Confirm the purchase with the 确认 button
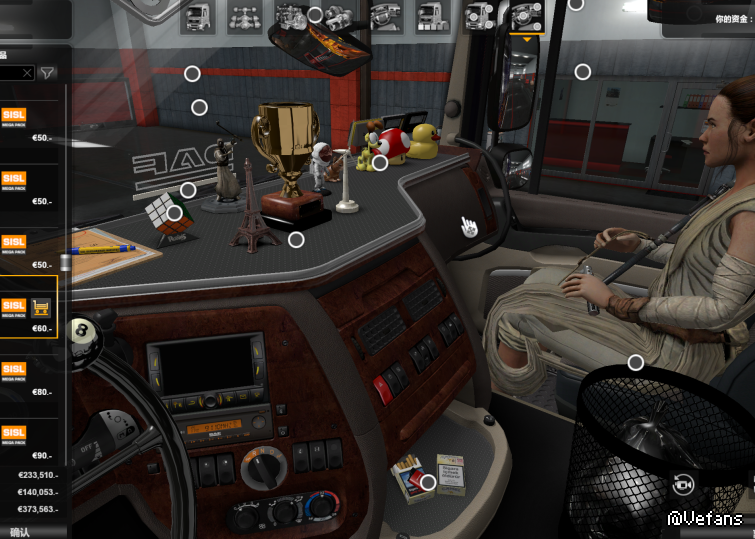 [x=20, y=532]
